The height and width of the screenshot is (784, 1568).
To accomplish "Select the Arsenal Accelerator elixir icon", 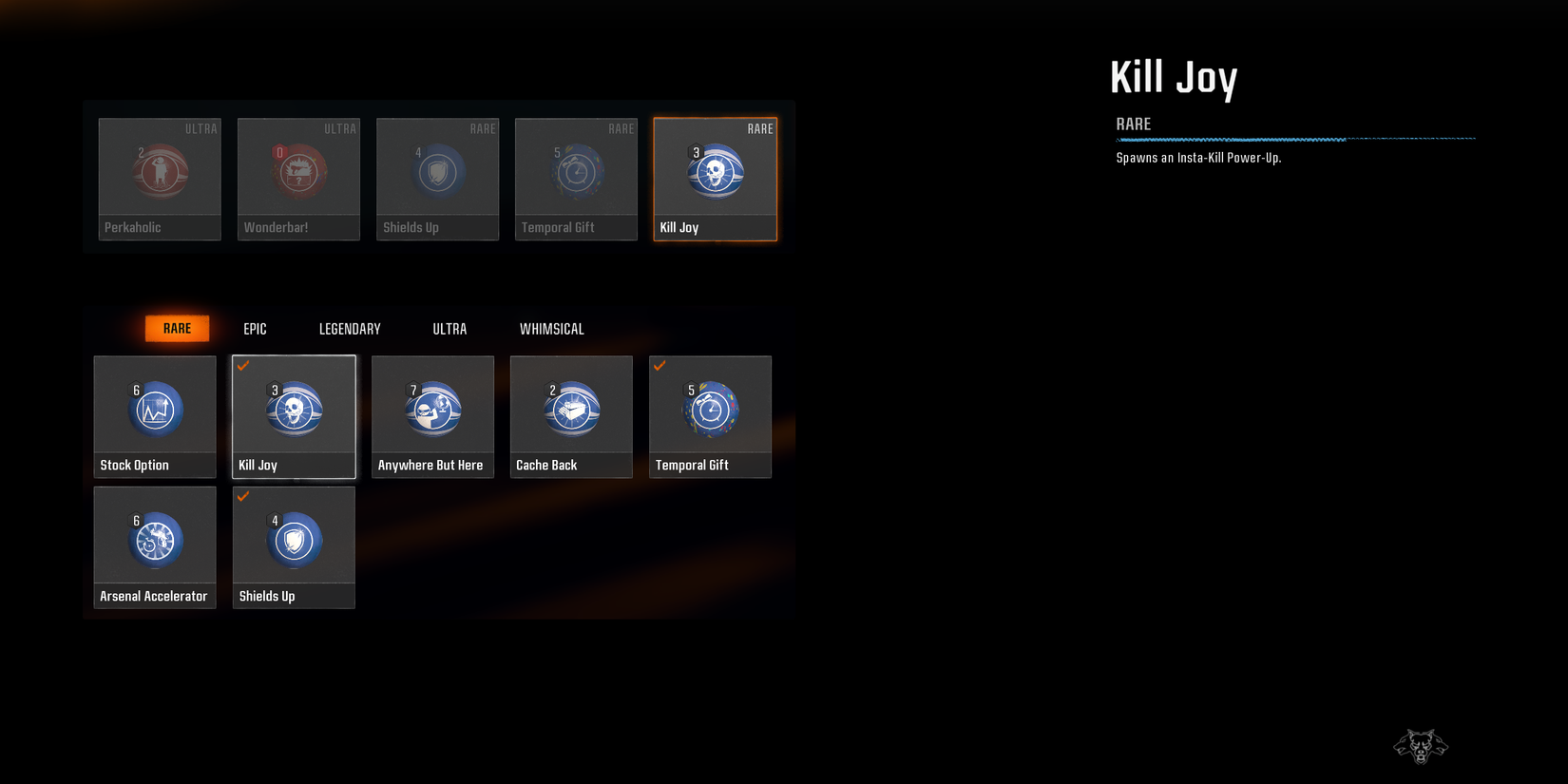I will [x=154, y=540].
